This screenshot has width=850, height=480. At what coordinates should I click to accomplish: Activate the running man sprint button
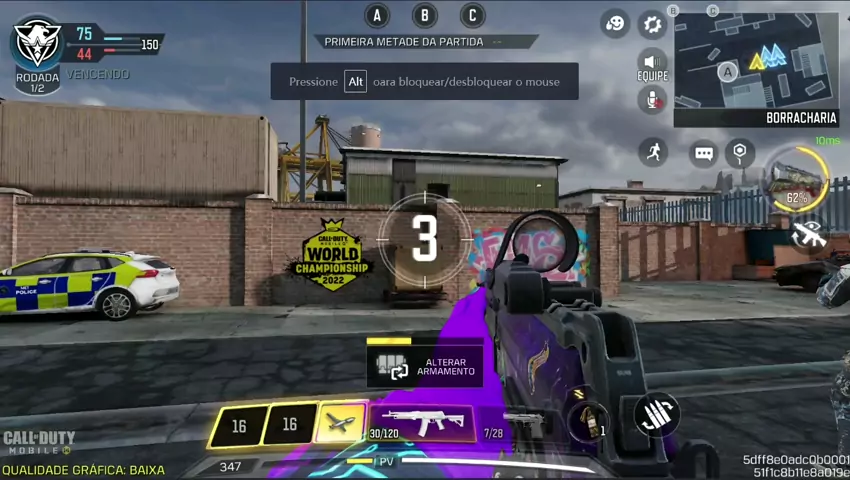pos(653,151)
